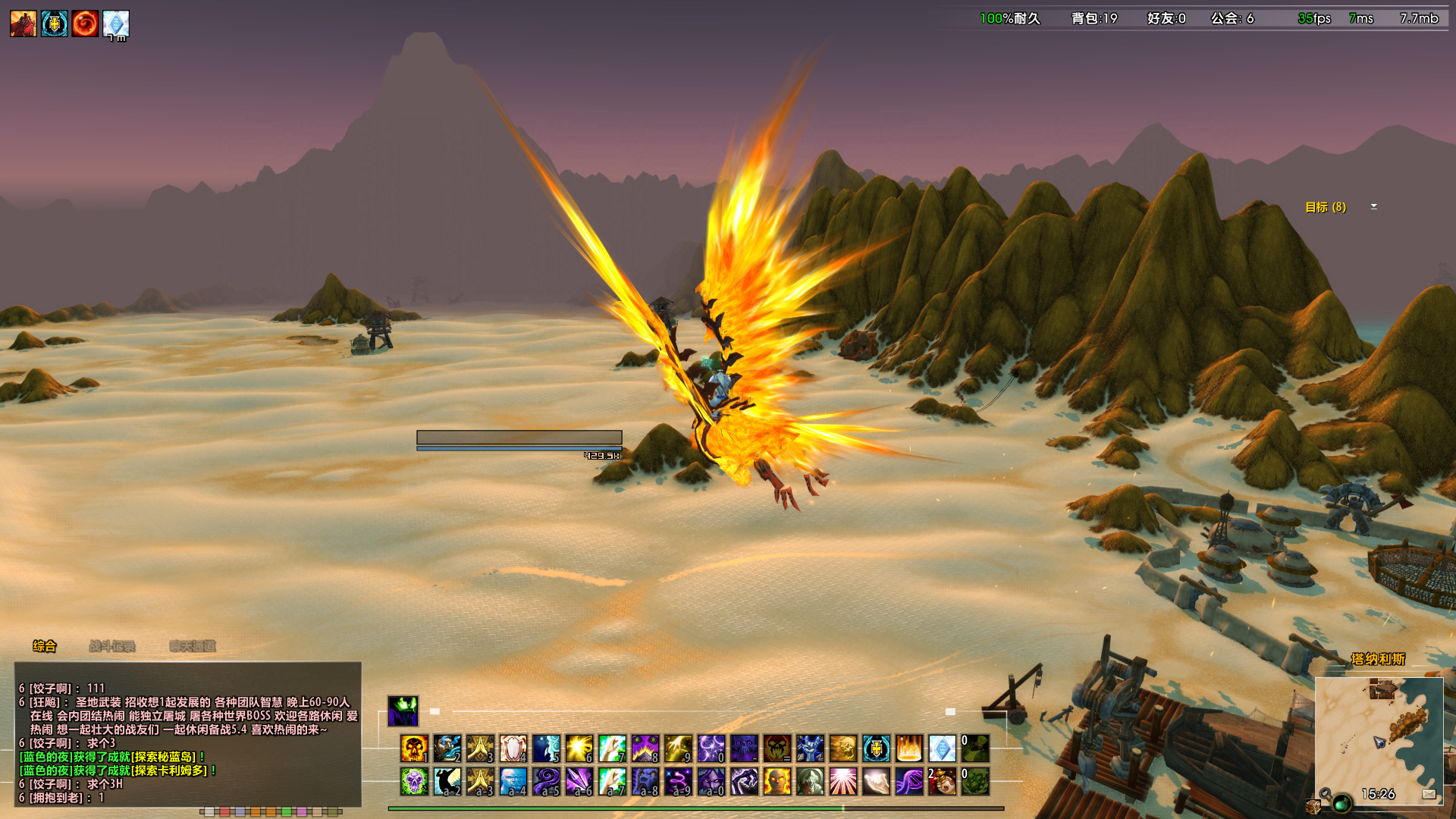This screenshot has width=1456, height=819.
Task: Use the red pouch item with count 2
Action: [x=942, y=781]
